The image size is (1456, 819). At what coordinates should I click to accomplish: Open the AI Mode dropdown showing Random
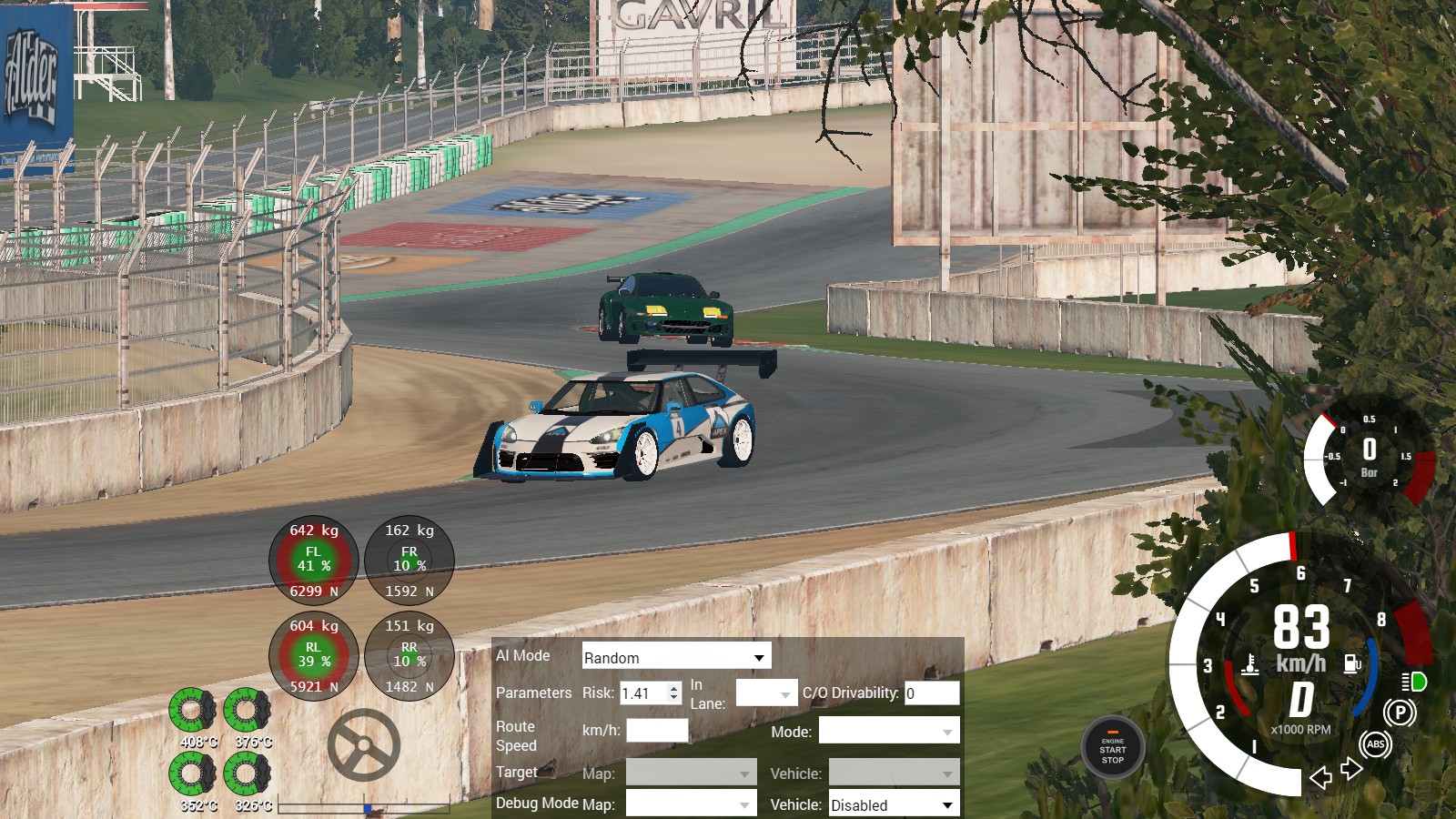(676, 657)
